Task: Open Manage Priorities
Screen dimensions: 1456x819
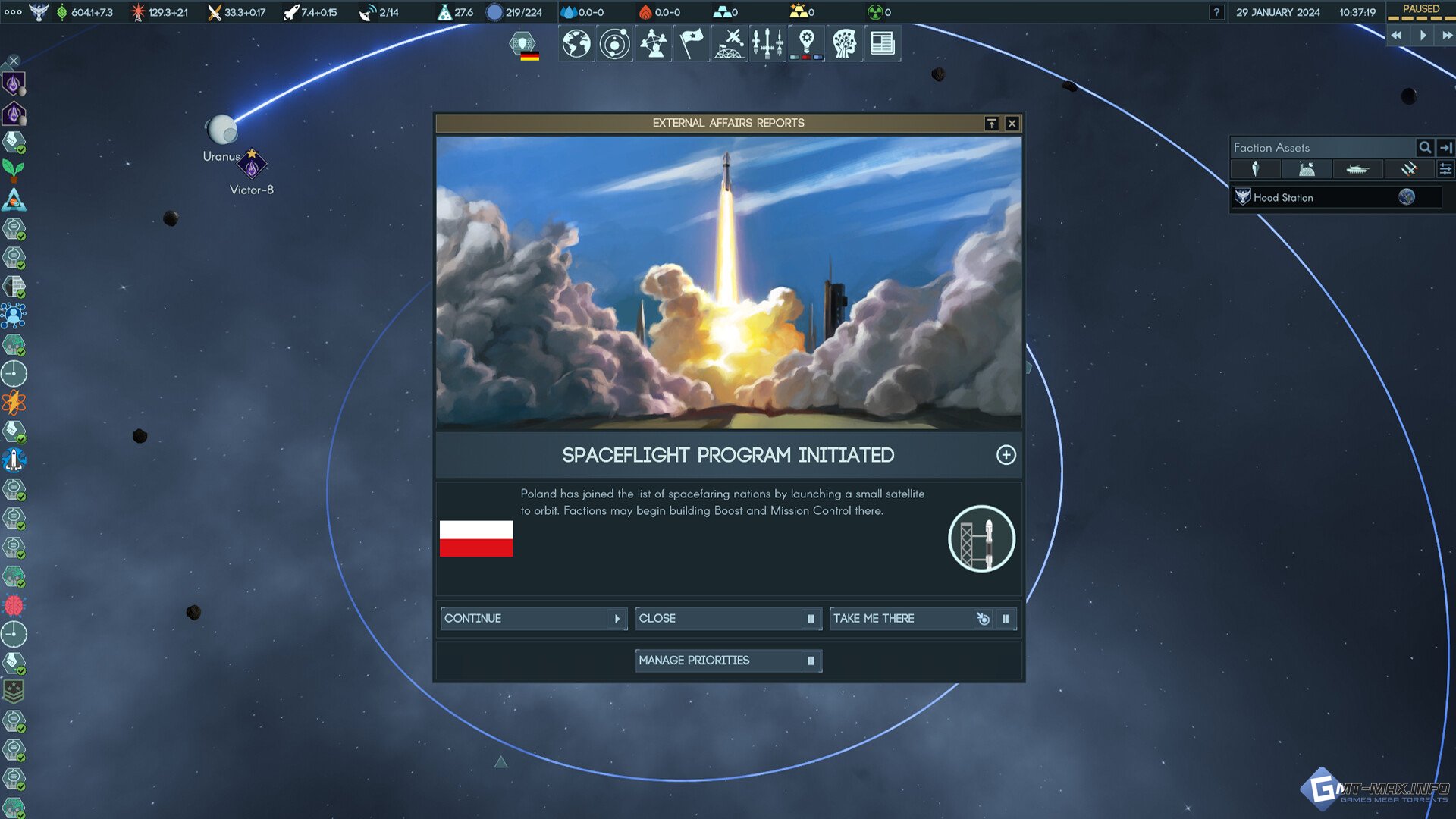Action: [x=727, y=661]
